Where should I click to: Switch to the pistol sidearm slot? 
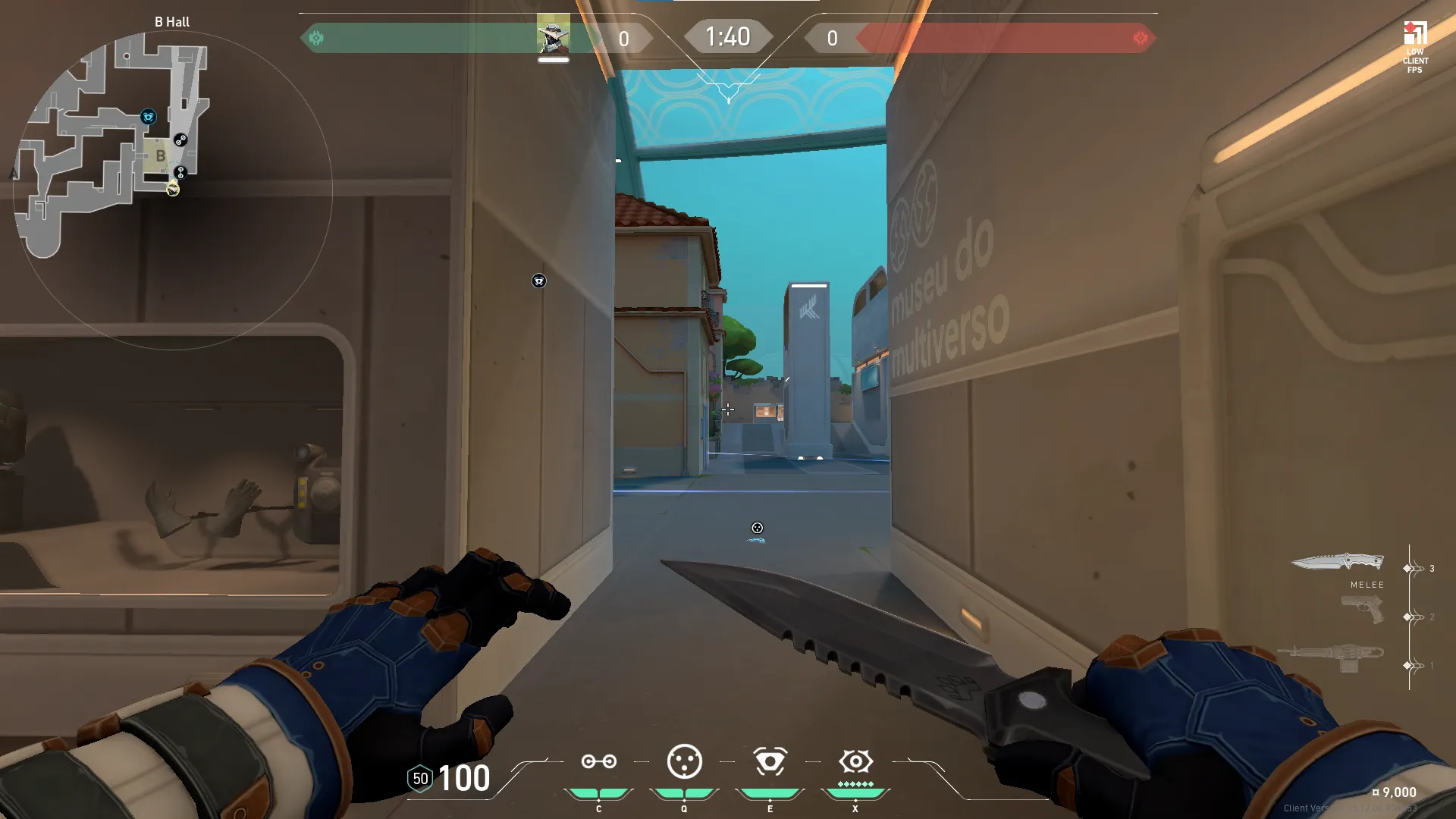click(x=1362, y=610)
